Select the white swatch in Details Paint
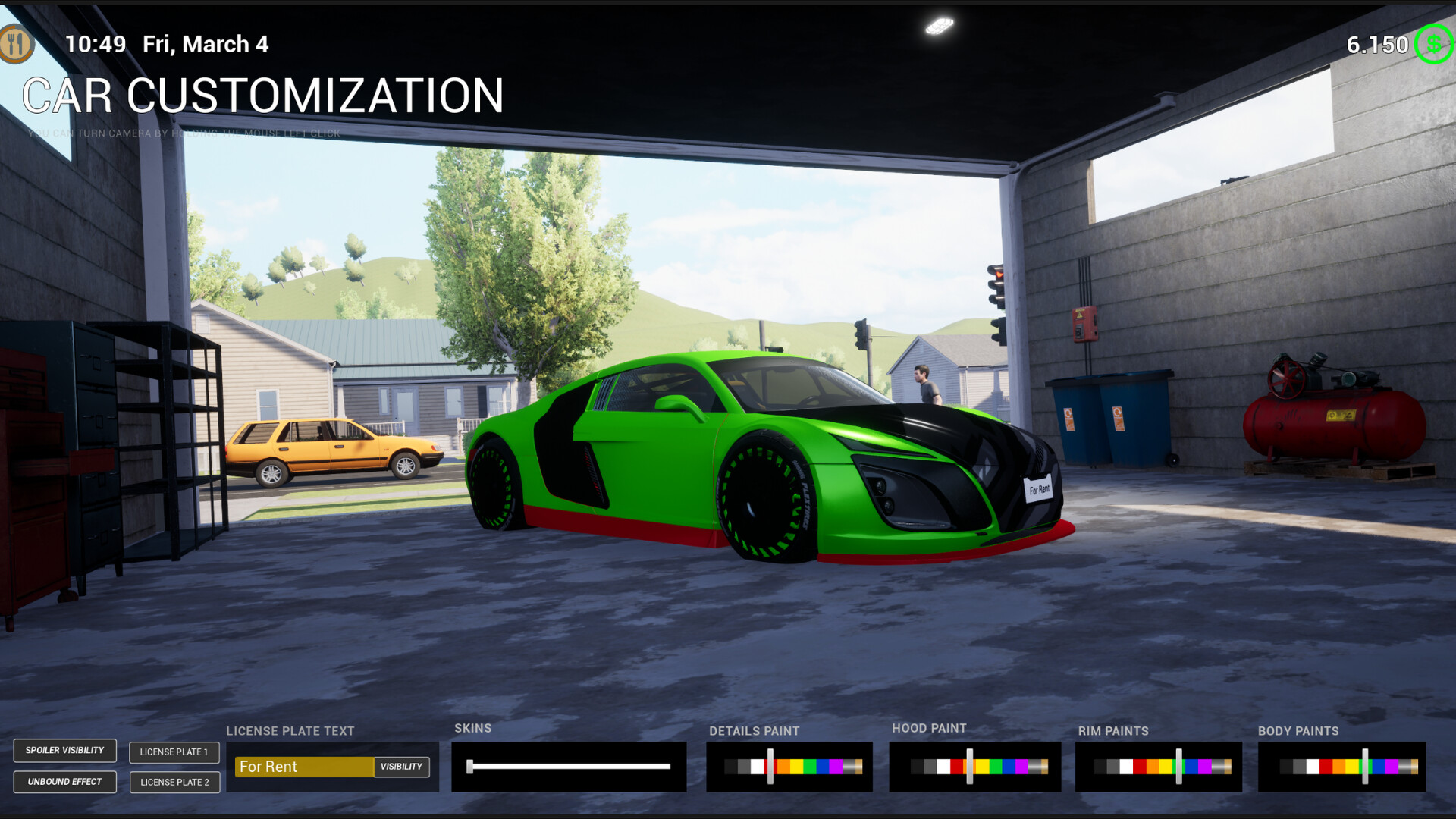 click(756, 767)
